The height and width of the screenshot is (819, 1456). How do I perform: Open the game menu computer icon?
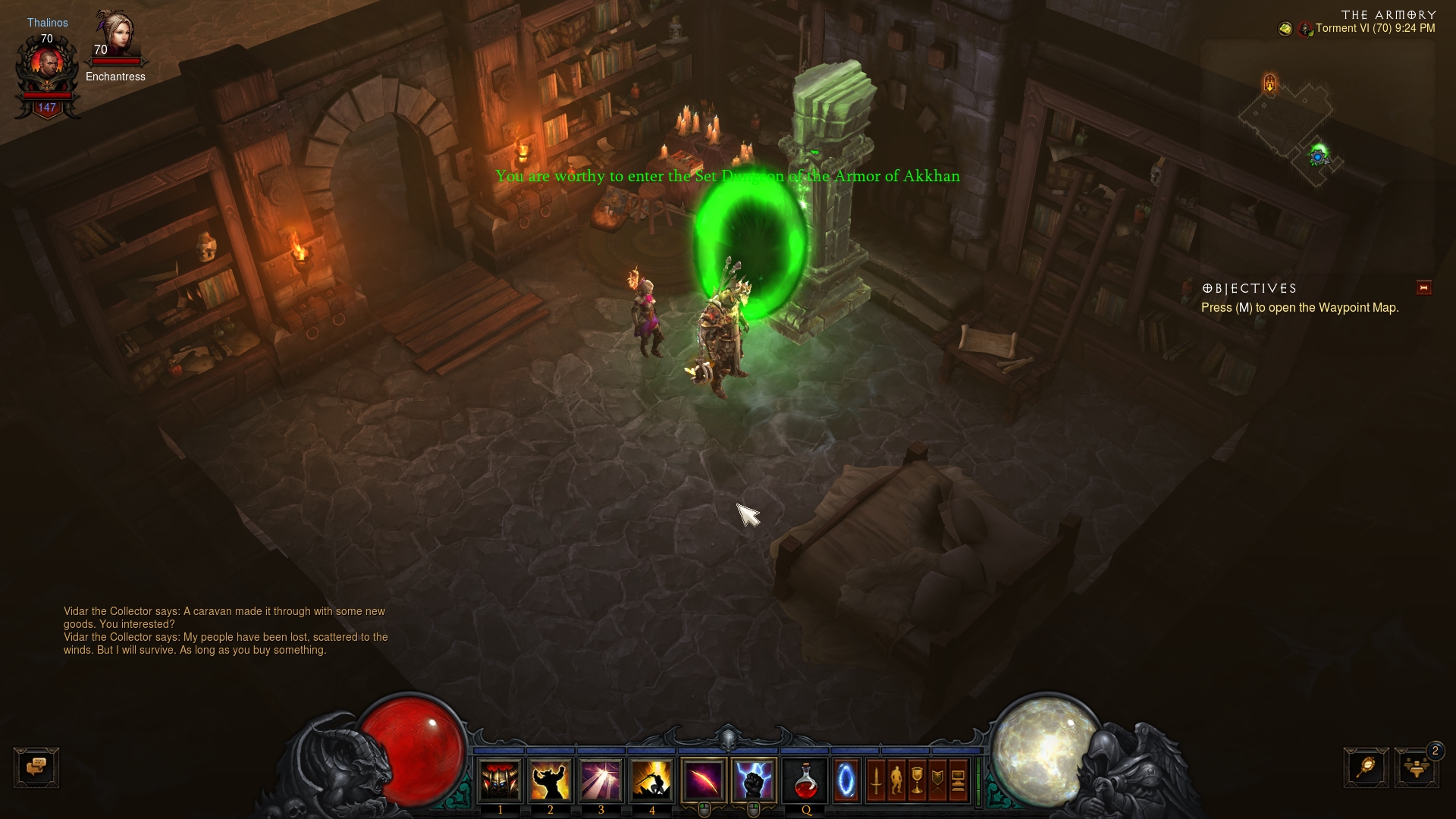959,780
